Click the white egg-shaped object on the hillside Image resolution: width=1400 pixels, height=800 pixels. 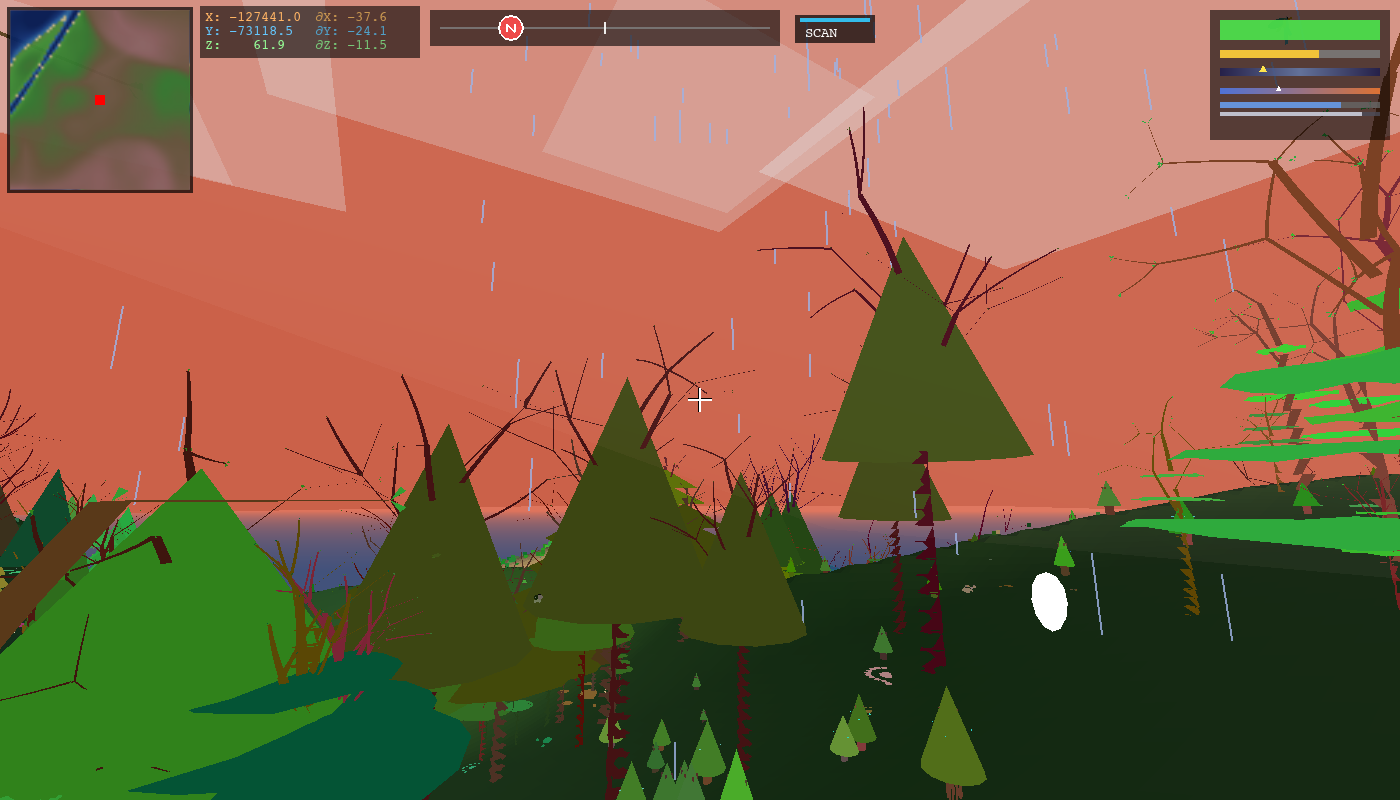1049,600
